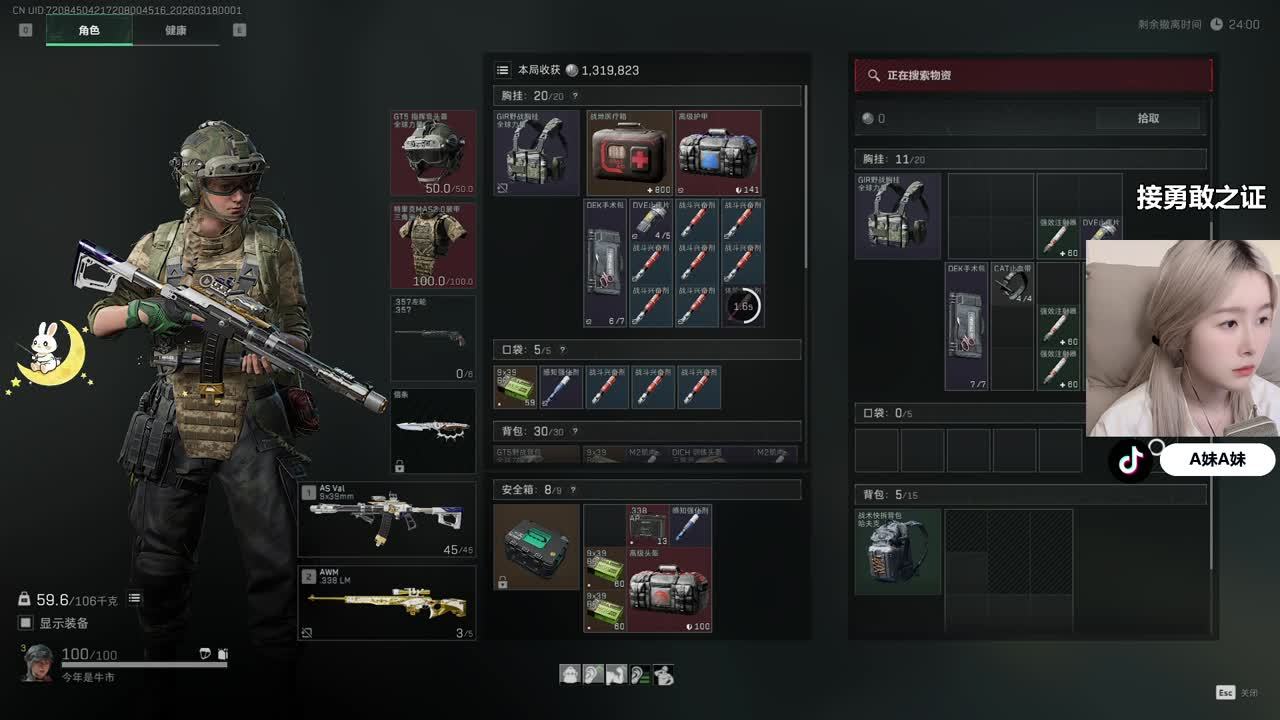Click the 拾取 button
The width and height of the screenshot is (1280, 720).
coord(1148,118)
